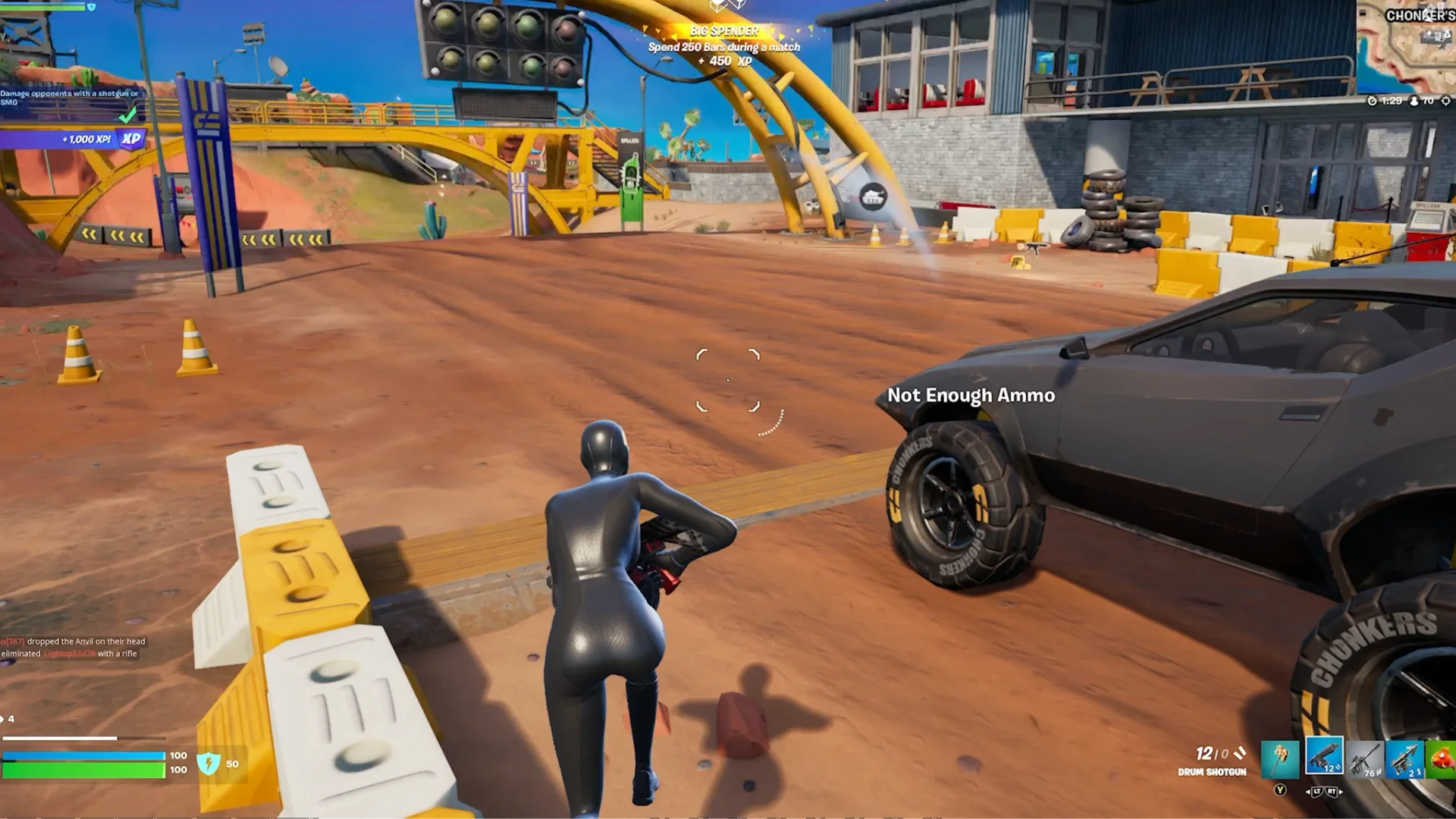Click the tank marker icon in the world HUD
The width and height of the screenshot is (1456, 819).
(873, 197)
